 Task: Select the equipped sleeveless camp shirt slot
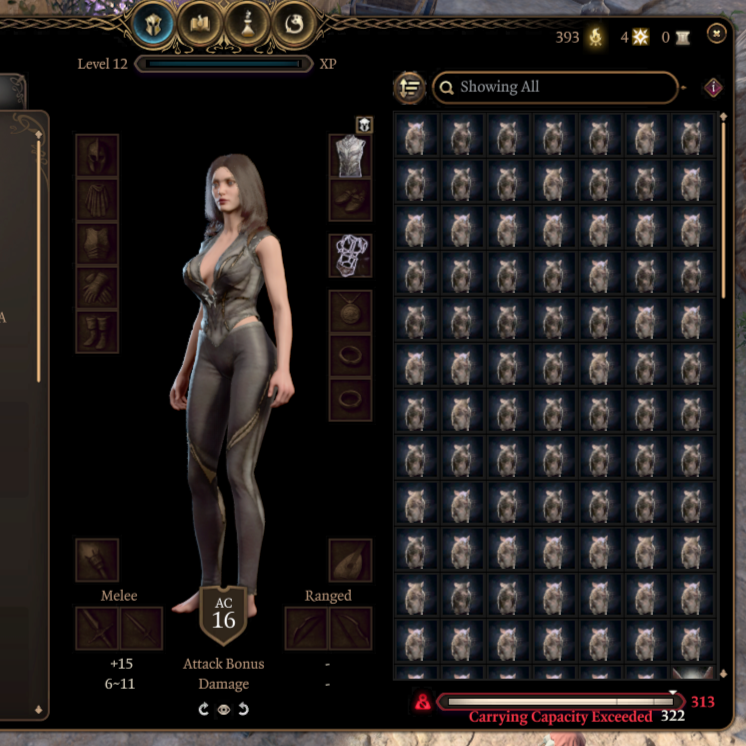pos(350,156)
